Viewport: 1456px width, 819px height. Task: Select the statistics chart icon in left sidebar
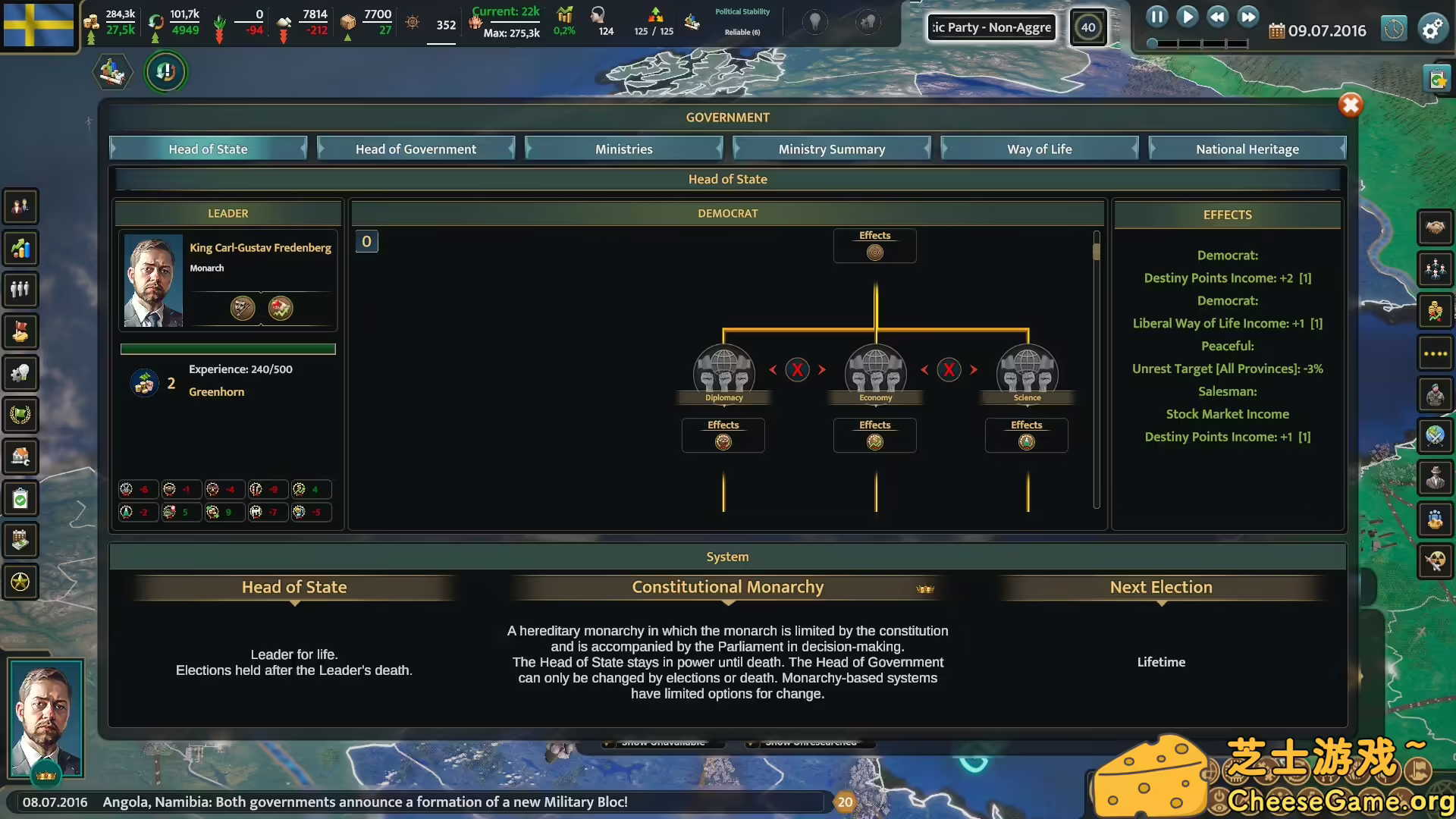click(20, 248)
